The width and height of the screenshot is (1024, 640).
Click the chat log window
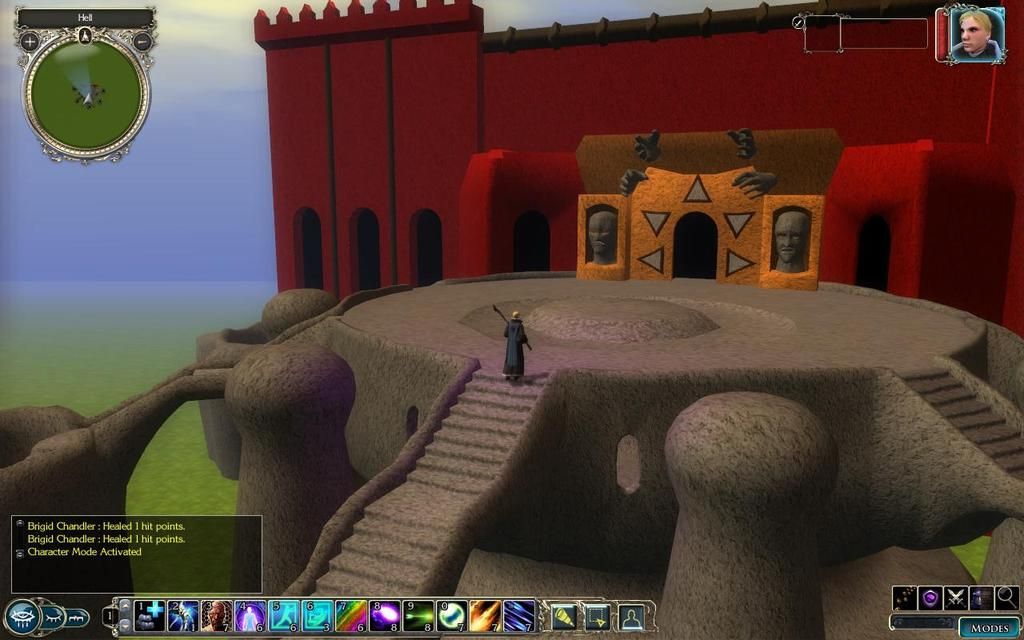coord(137,553)
